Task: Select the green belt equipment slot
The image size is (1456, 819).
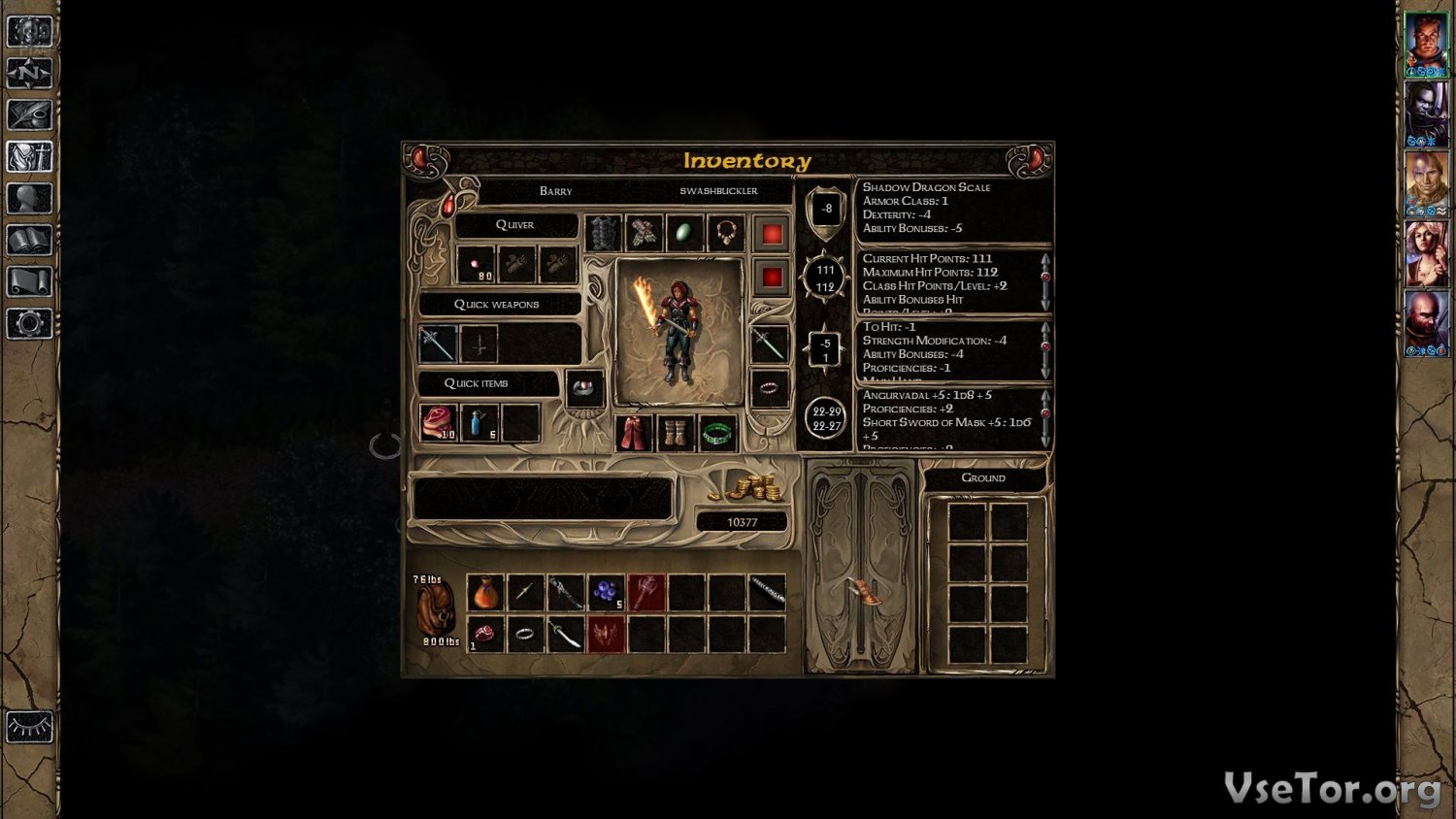Action: [717, 433]
